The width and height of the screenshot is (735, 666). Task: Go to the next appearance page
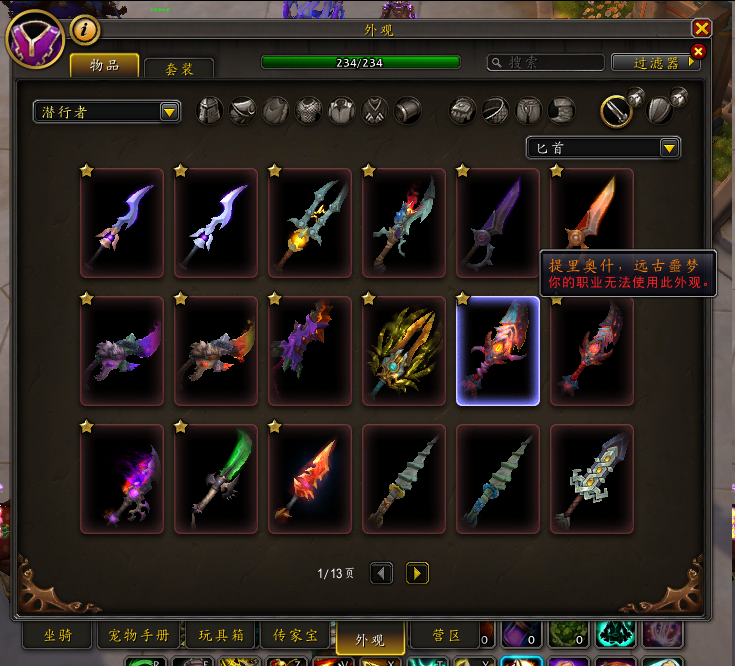point(418,573)
